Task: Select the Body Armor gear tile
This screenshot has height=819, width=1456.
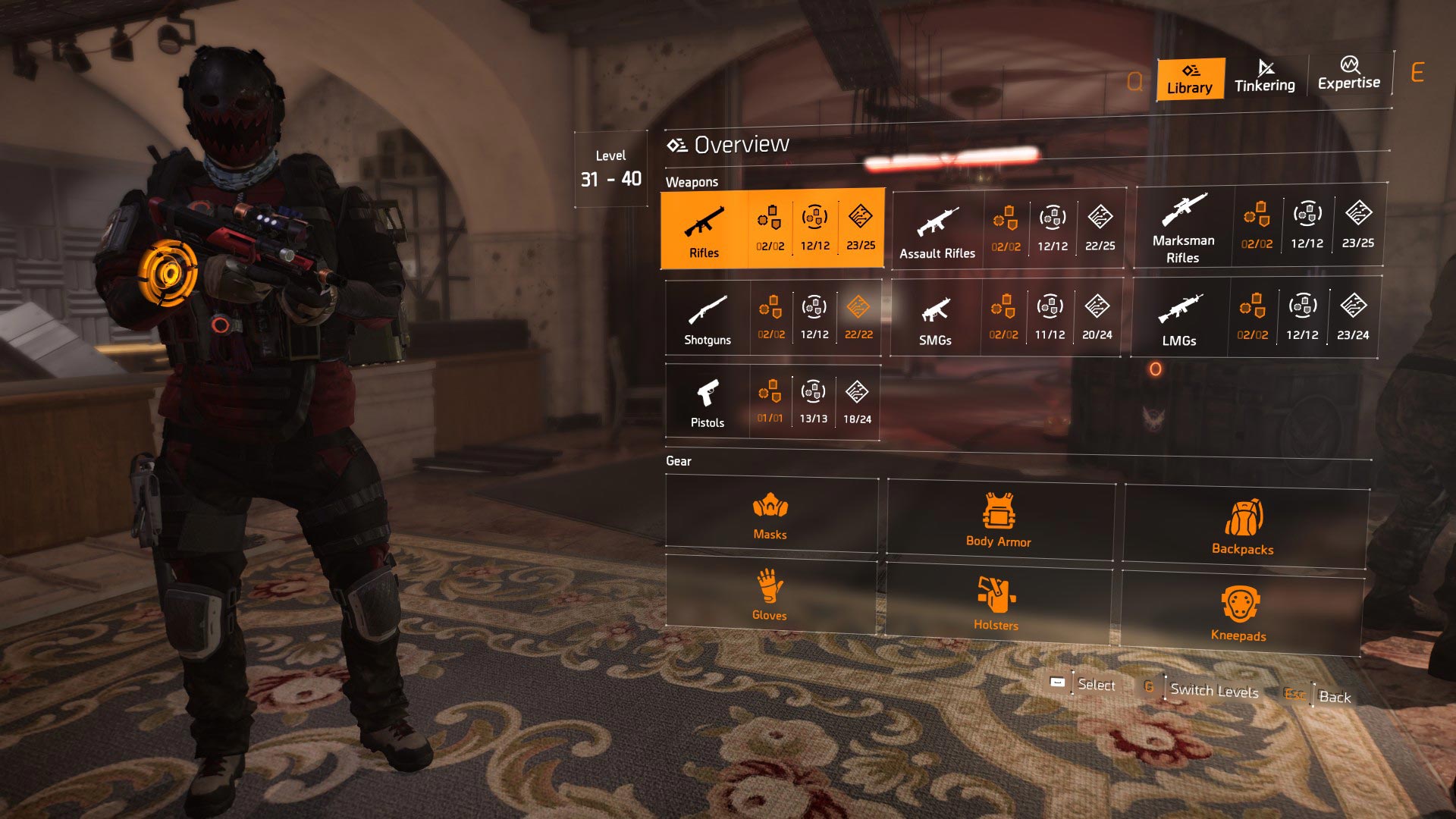Action: point(999,520)
